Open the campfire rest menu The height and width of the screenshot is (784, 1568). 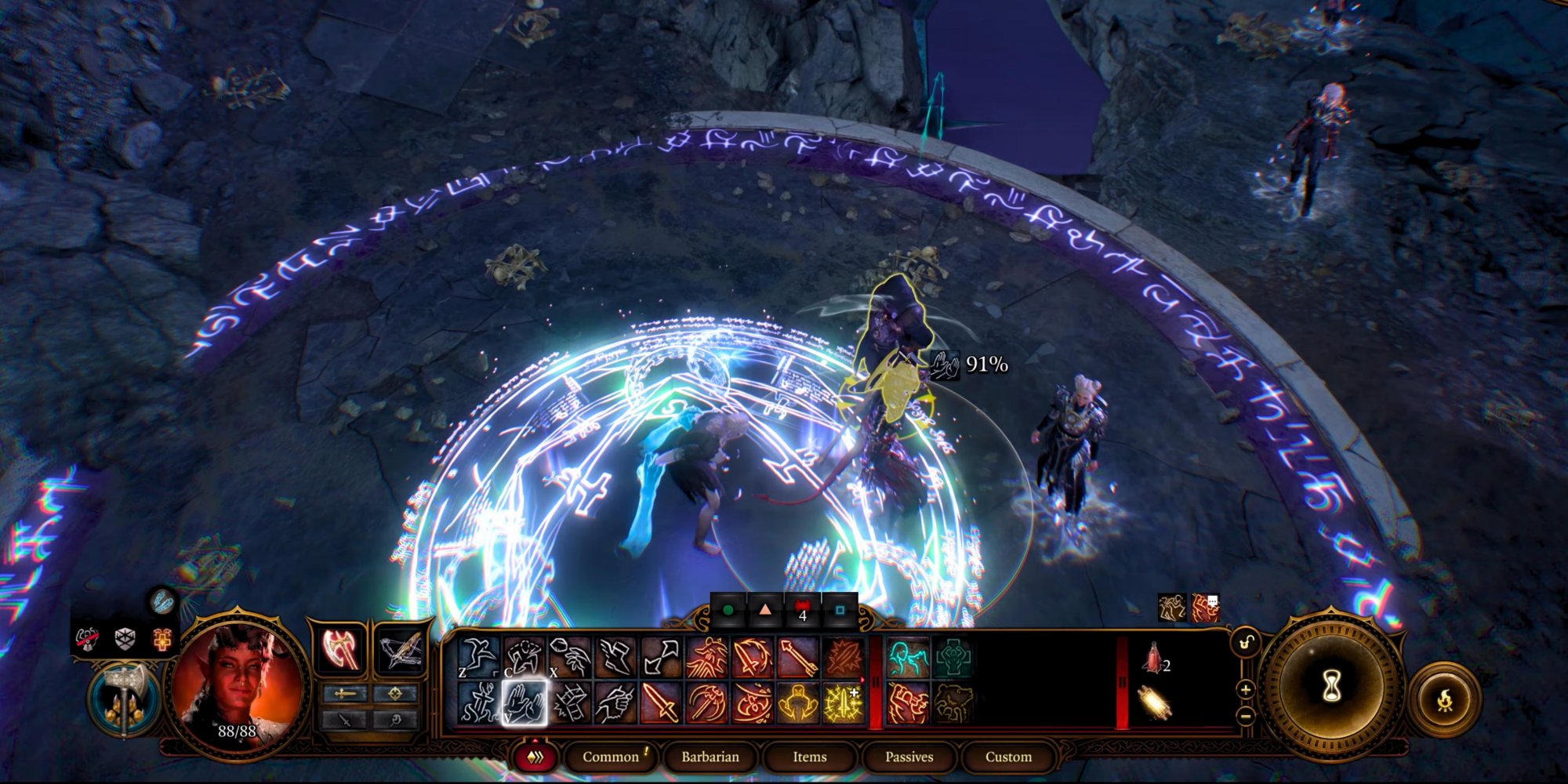coord(1445,699)
